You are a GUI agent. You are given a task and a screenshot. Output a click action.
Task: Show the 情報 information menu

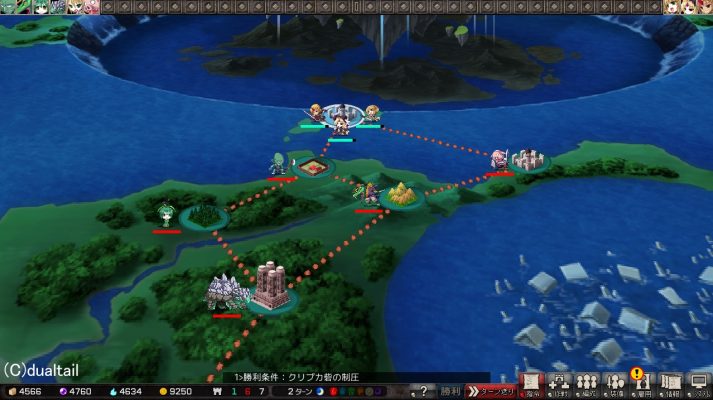click(671, 384)
